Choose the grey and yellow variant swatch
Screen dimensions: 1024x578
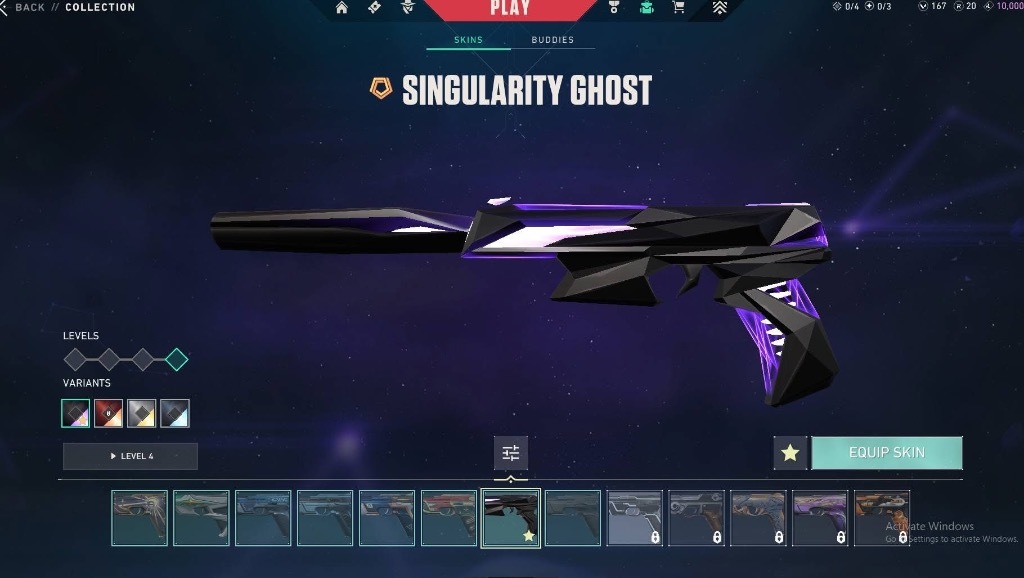tap(141, 413)
